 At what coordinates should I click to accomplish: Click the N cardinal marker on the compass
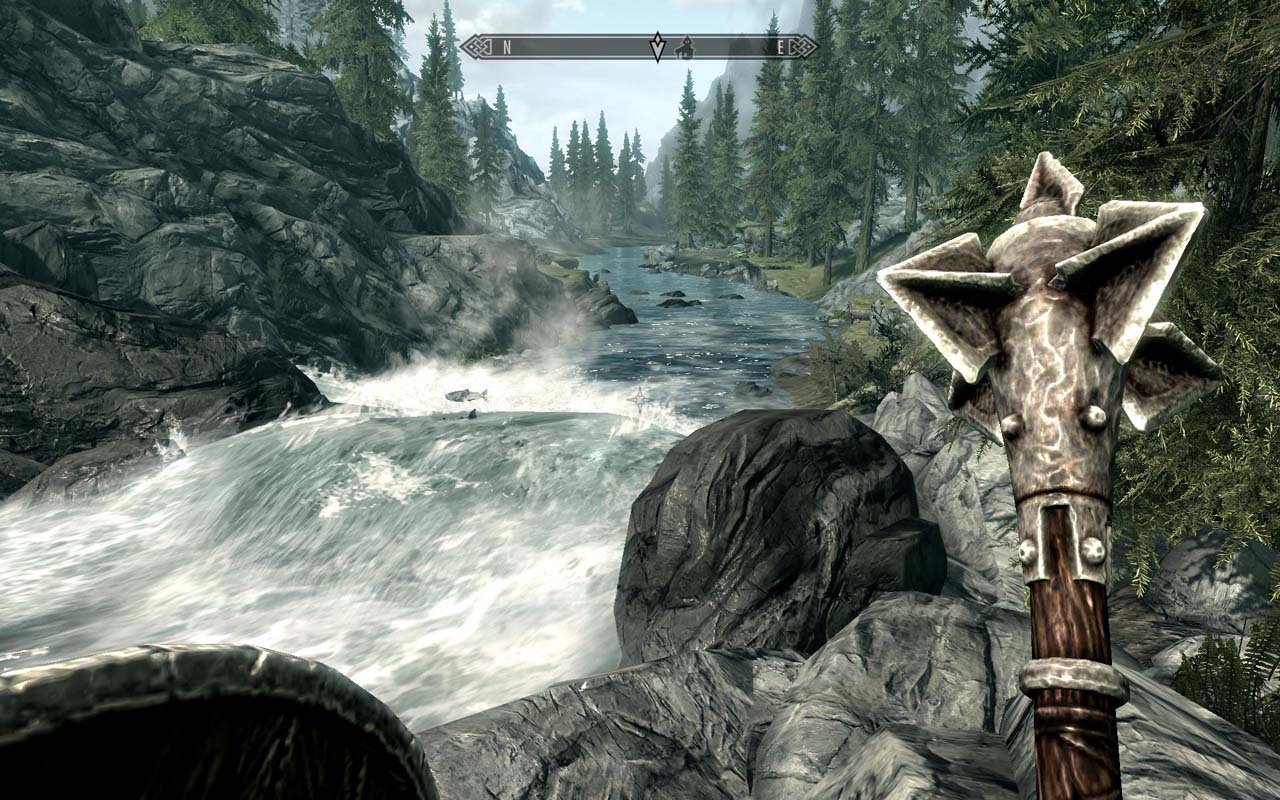[506, 47]
